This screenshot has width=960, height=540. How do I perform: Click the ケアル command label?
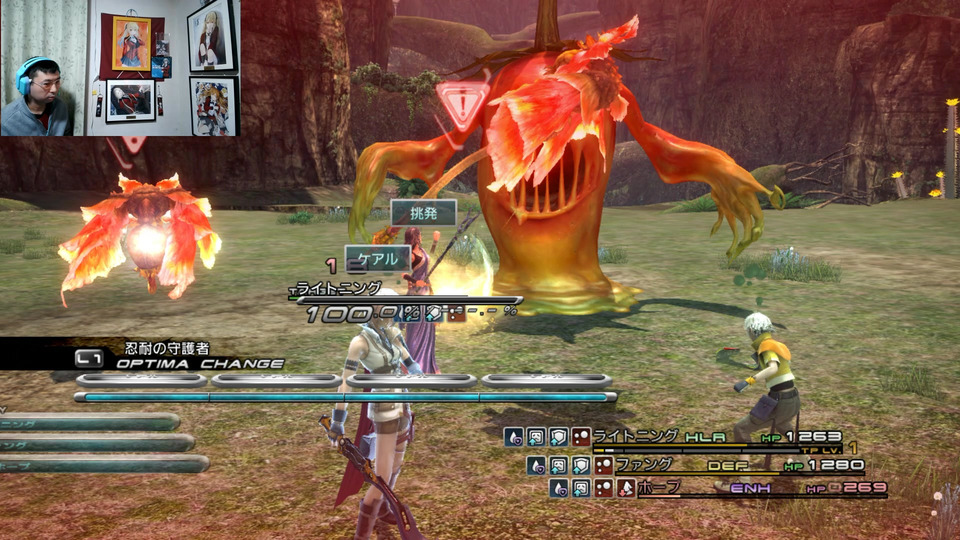click(x=378, y=258)
